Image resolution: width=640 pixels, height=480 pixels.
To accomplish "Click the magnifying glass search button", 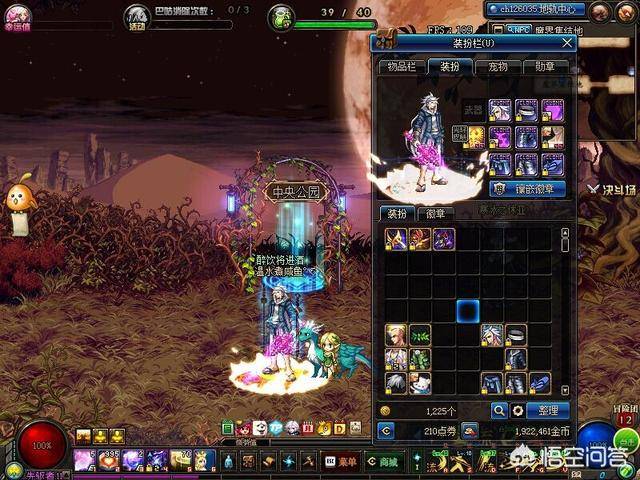I will [498, 410].
